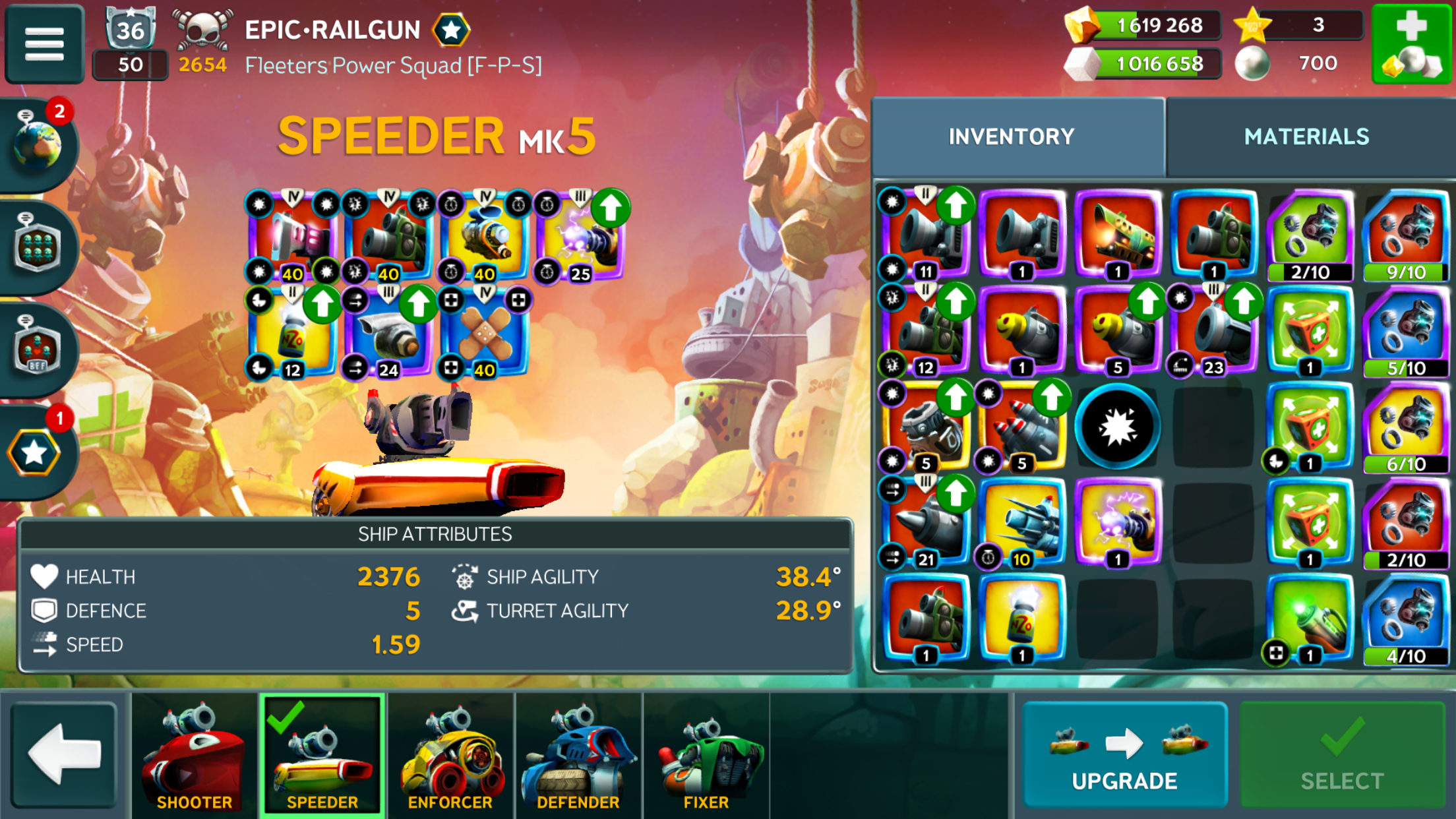Open the hamburger main menu
Image resolution: width=1456 pixels, height=819 pixels.
(44, 44)
